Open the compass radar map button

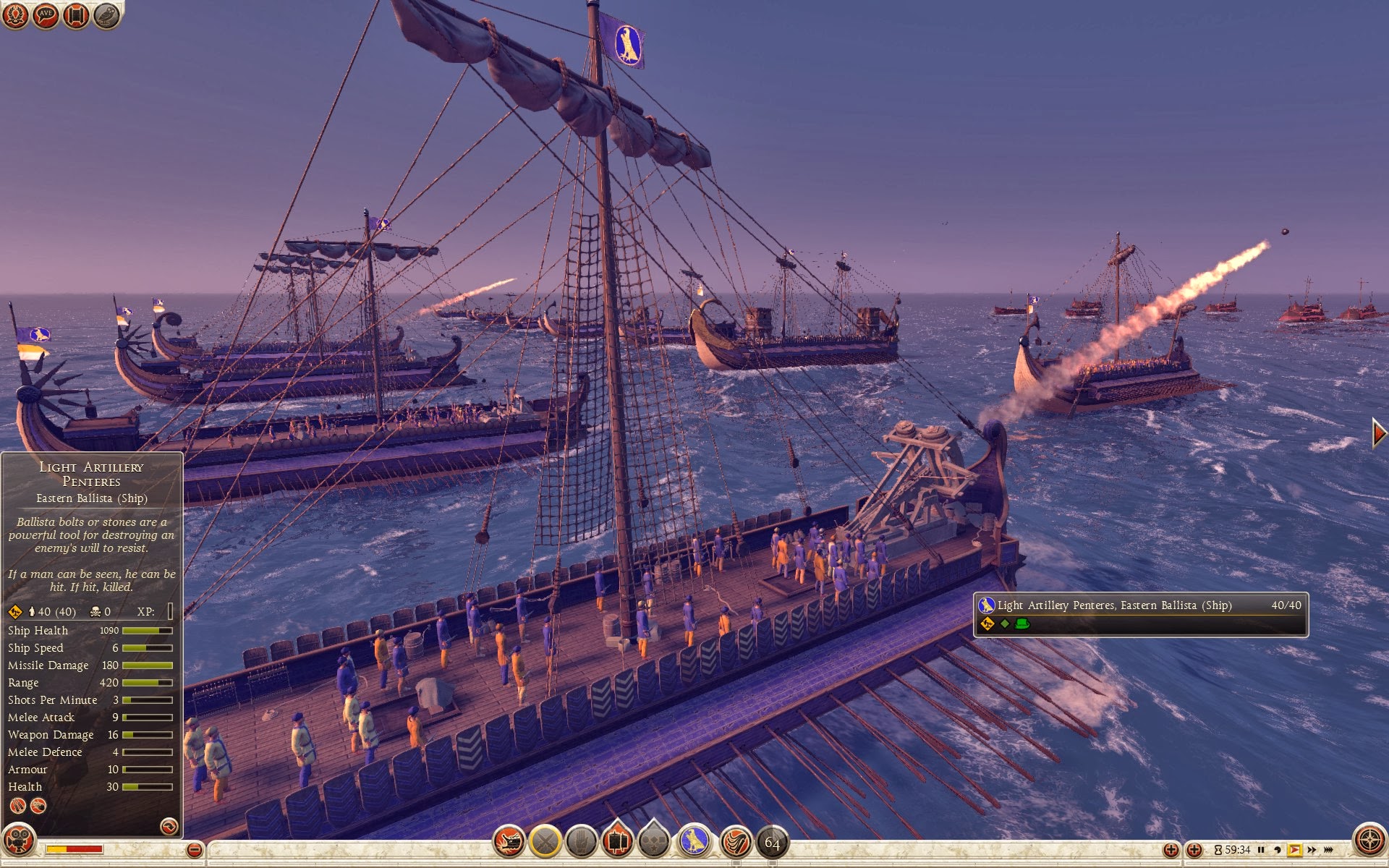pyautogui.click(x=1369, y=841)
